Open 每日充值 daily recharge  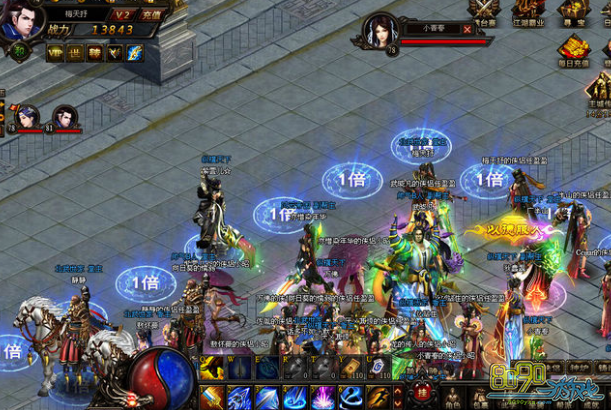[x=573, y=49]
